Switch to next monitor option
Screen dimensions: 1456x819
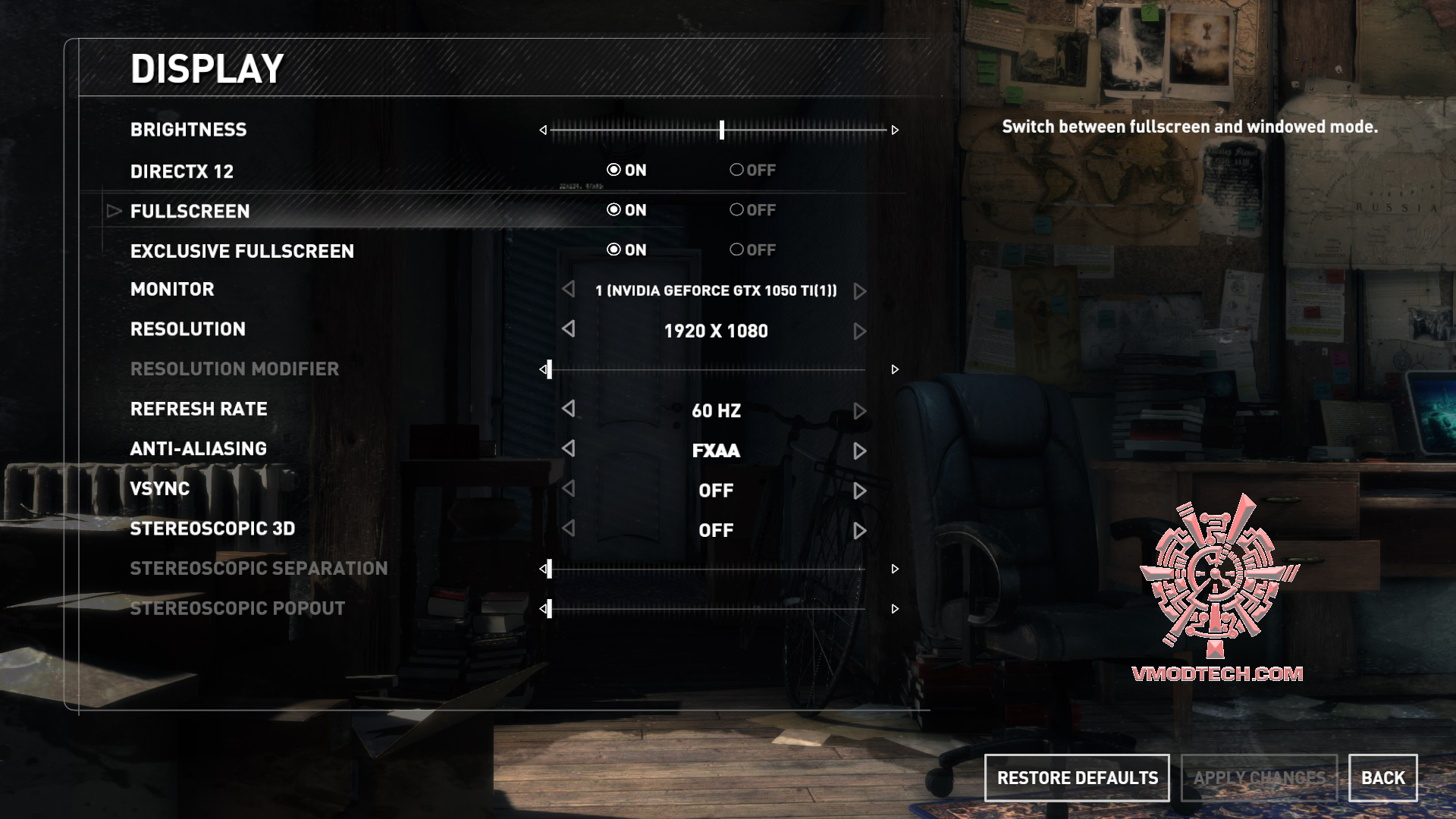pyautogui.click(x=859, y=291)
